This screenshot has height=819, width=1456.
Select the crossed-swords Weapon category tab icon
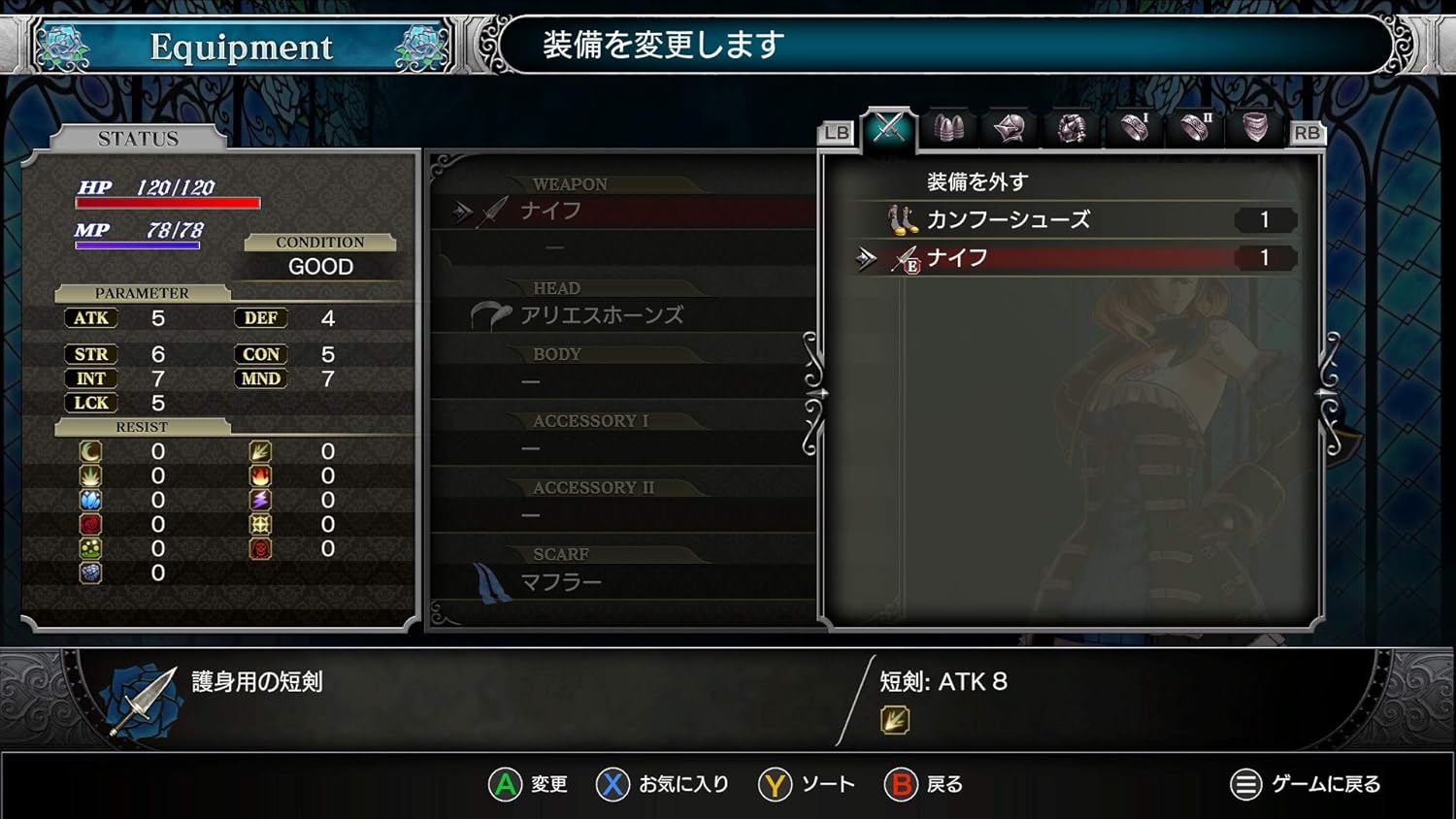tap(888, 129)
